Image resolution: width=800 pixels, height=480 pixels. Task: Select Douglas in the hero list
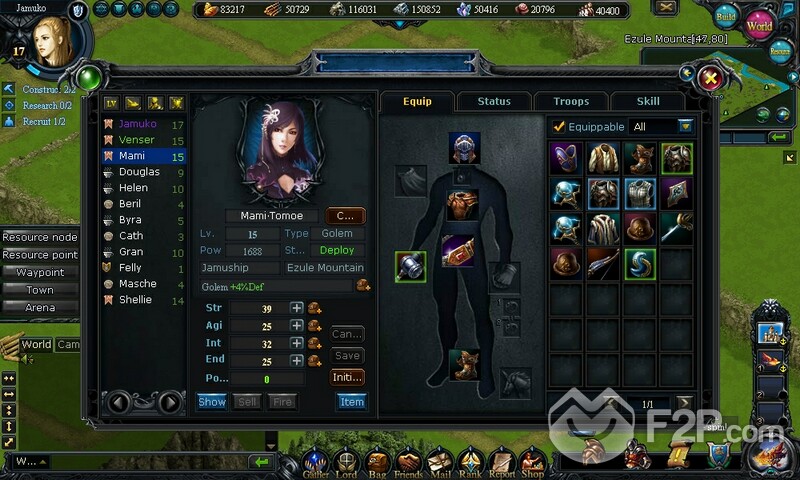pyautogui.click(x=139, y=172)
